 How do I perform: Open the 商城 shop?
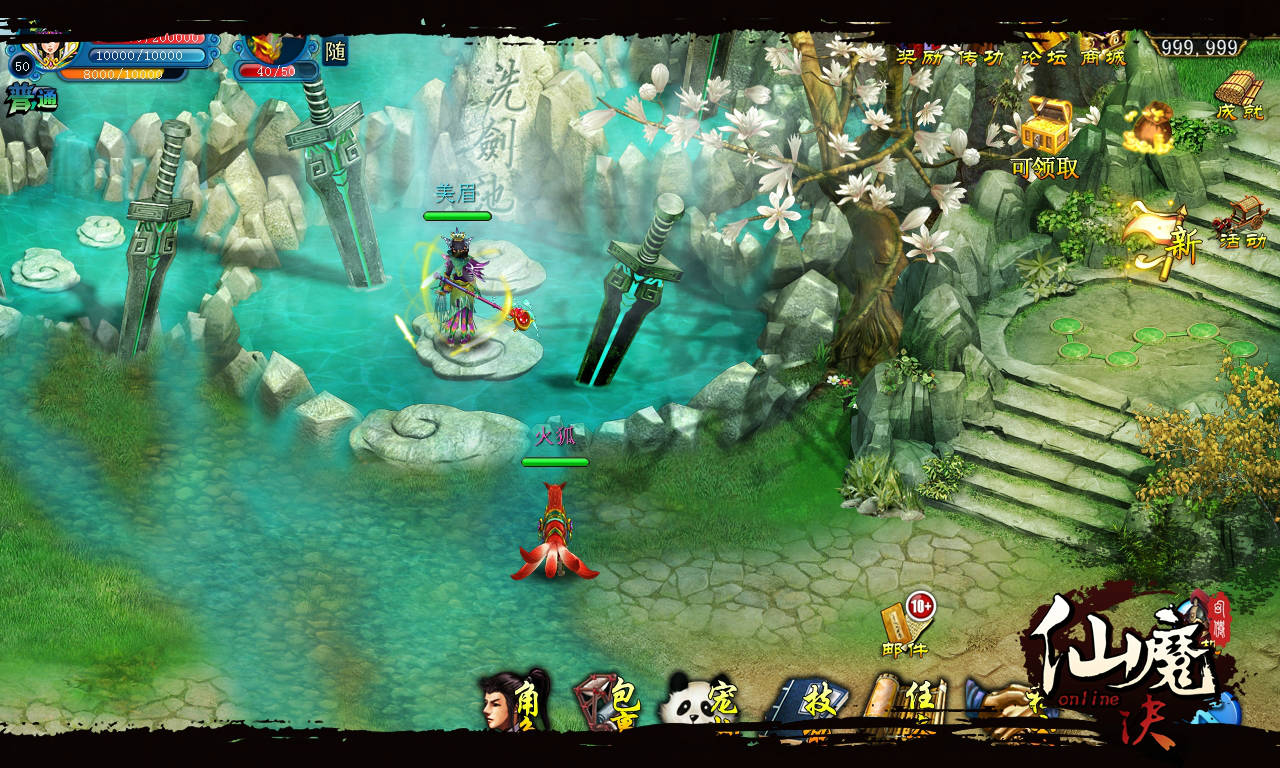1103,55
